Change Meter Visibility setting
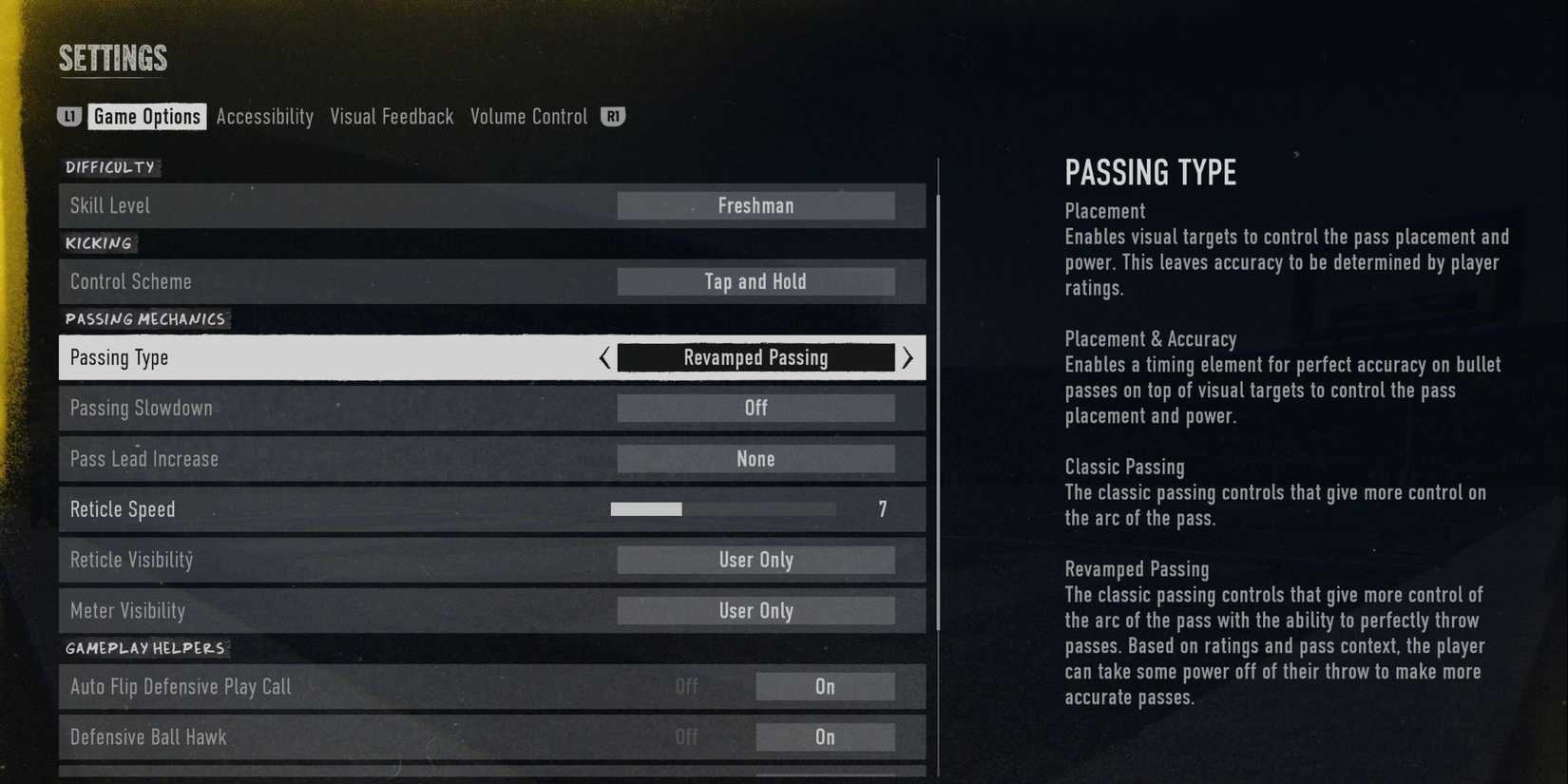Image resolution: width=1568 pixels, height=784 pixels. [x=755, y=611]
